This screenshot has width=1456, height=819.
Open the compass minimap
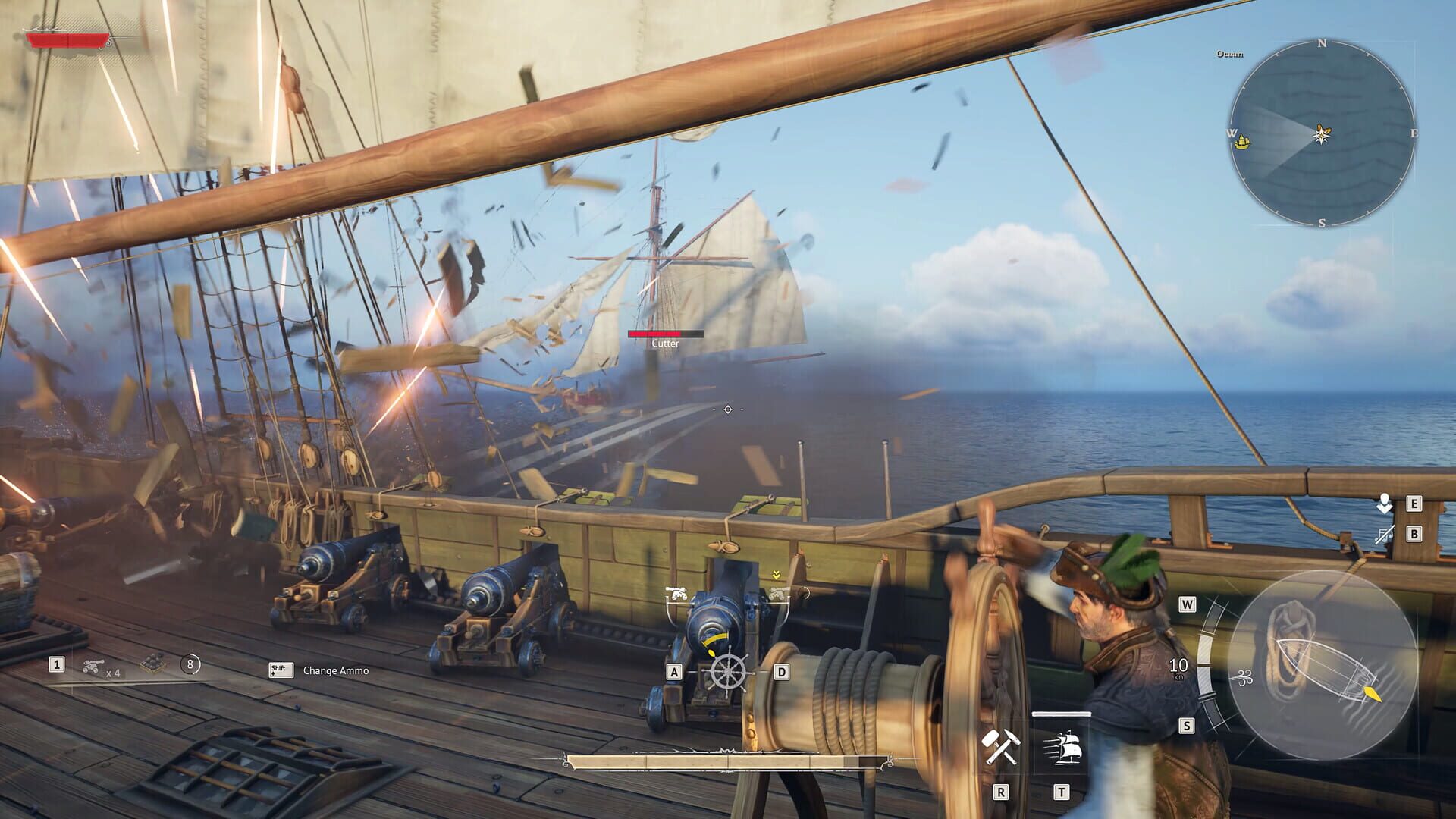pyautogui.click(x=1322, y=133)
